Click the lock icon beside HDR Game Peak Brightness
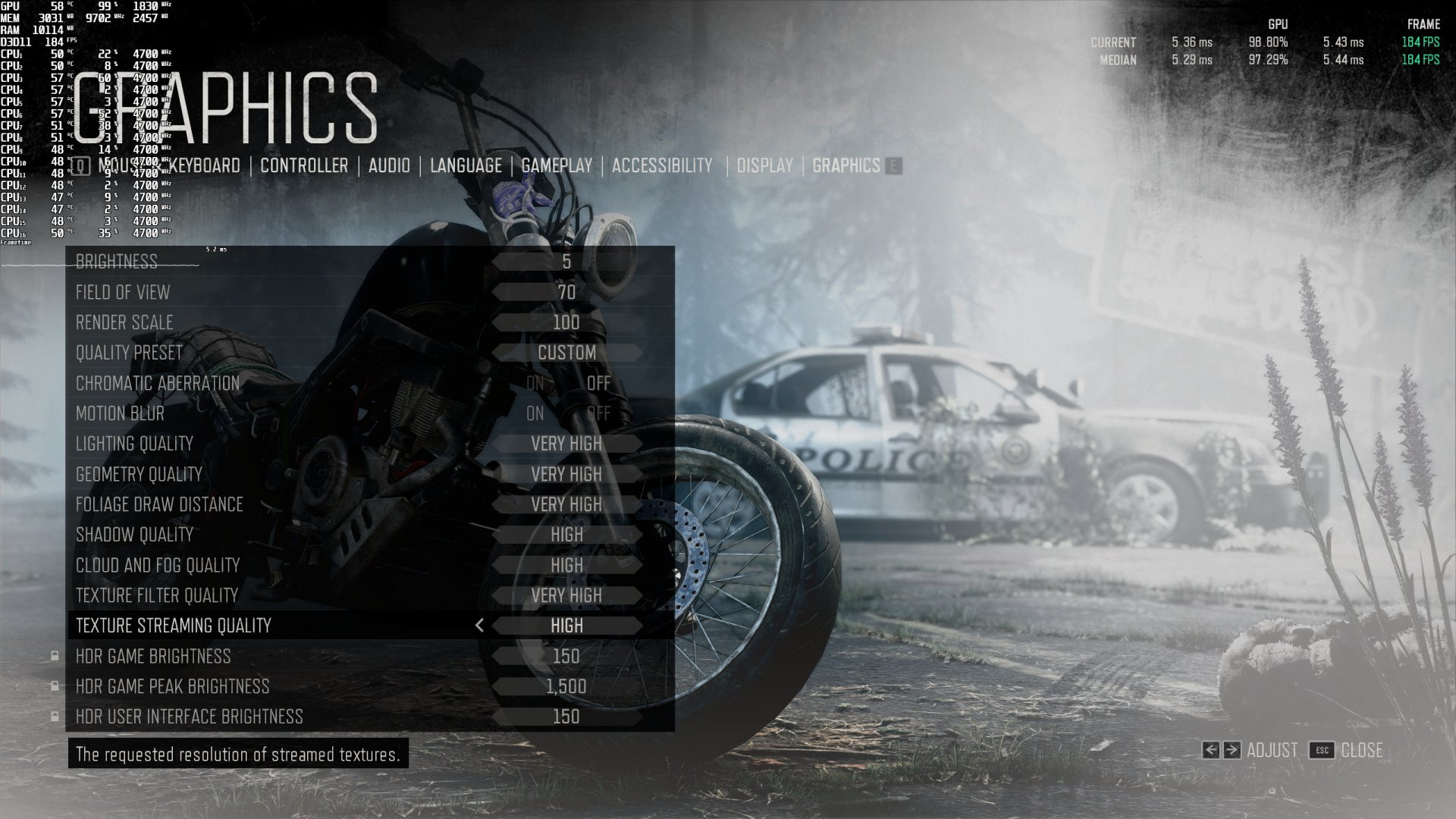The height and width of the screenshot is (819, 1456). pyautogui.click(x=55, y=686)
